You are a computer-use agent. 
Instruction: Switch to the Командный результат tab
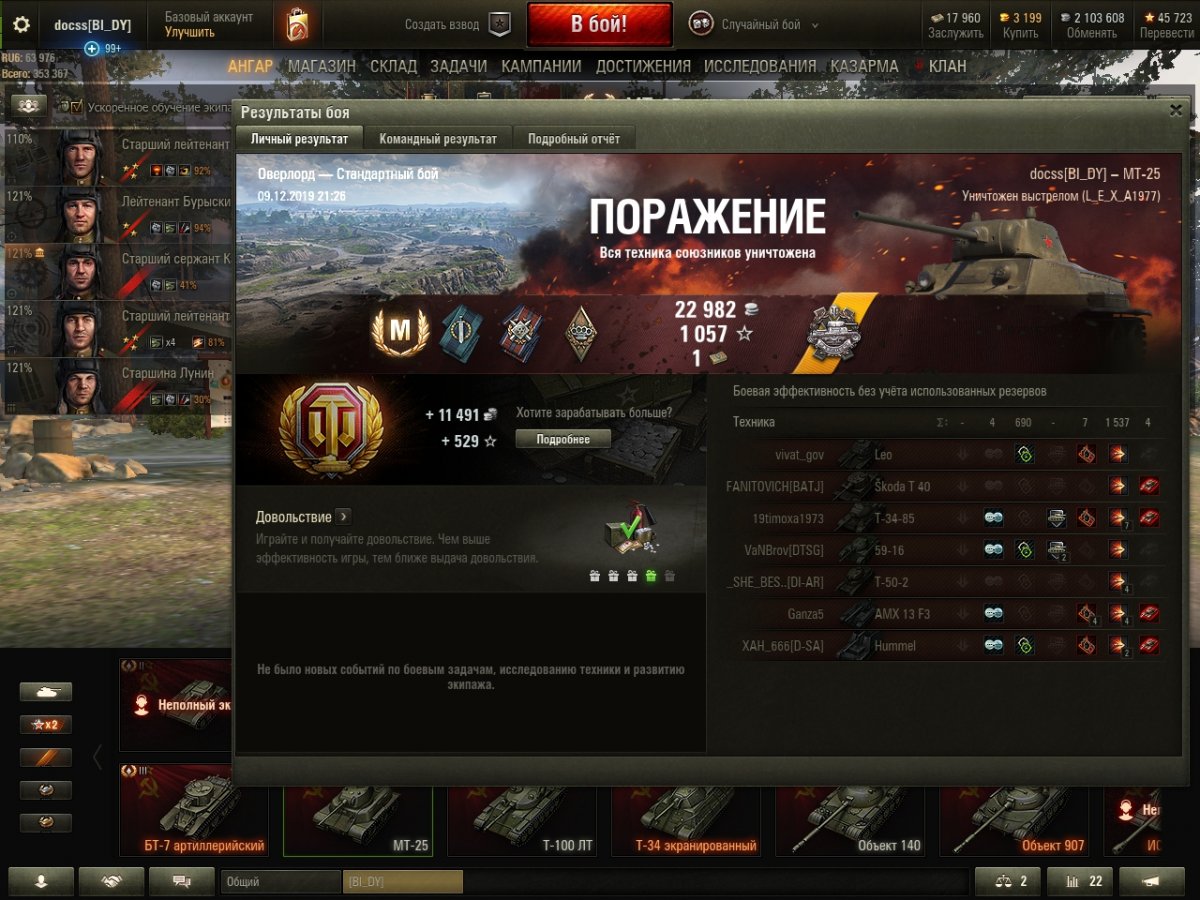438,139
